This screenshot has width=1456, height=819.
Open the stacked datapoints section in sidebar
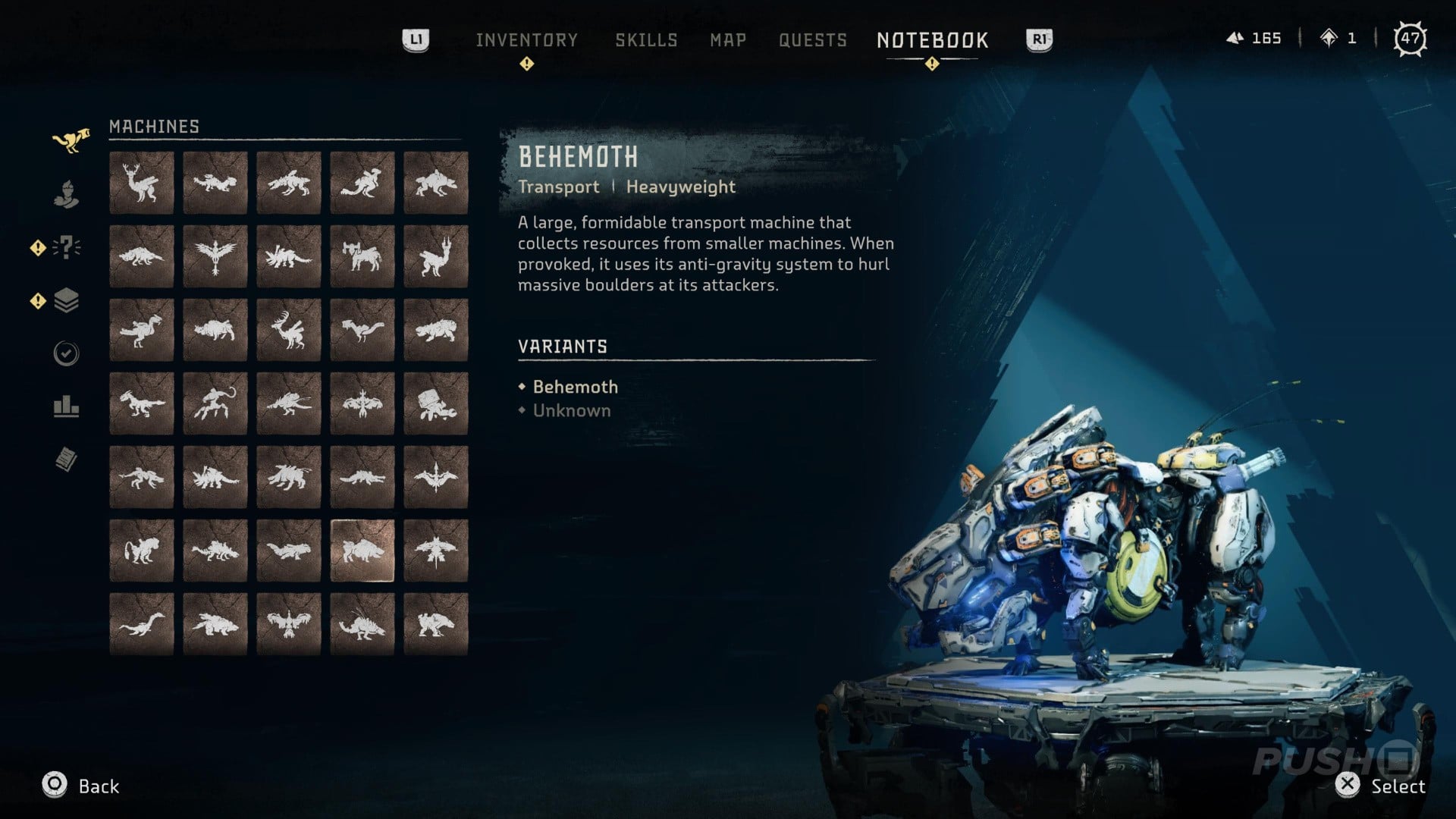(x=67, y=300)
